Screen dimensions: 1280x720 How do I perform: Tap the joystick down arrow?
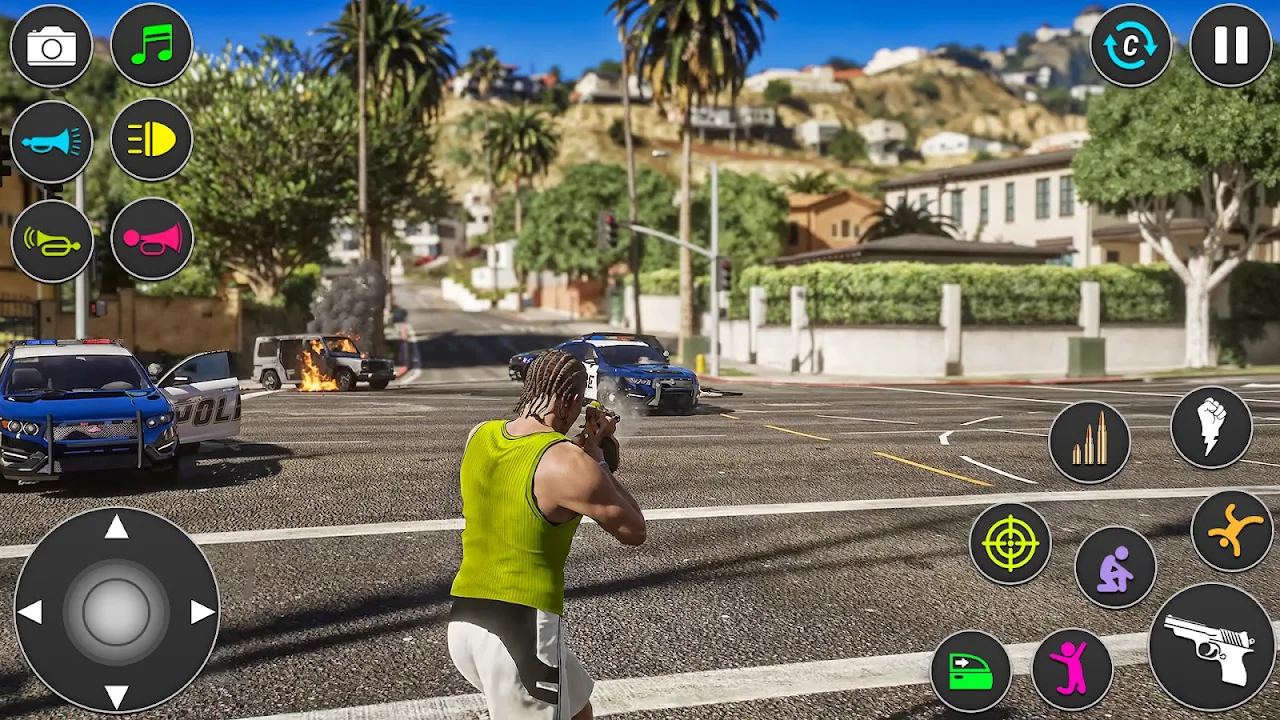tap(117, 696)
